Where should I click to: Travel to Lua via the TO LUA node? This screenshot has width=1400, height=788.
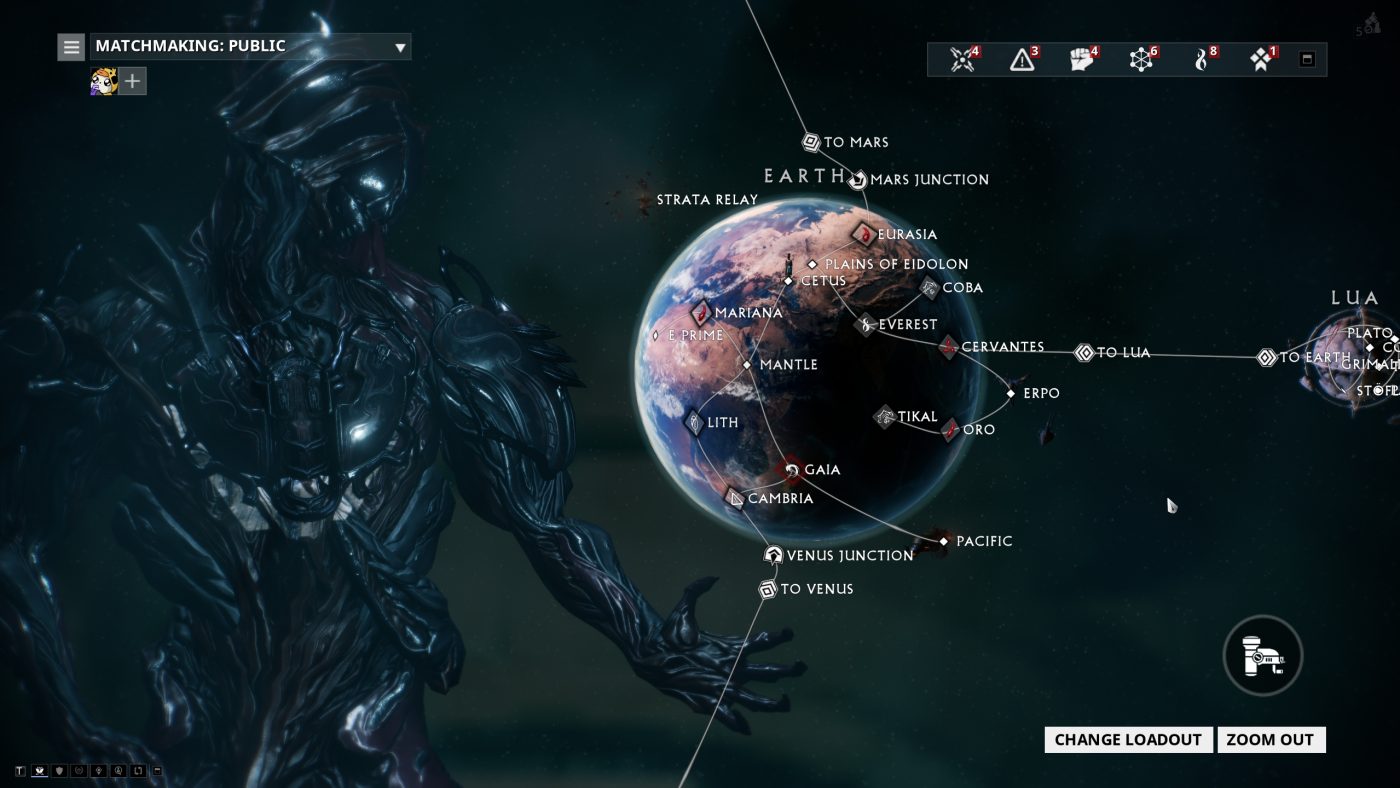[1083, 352]
